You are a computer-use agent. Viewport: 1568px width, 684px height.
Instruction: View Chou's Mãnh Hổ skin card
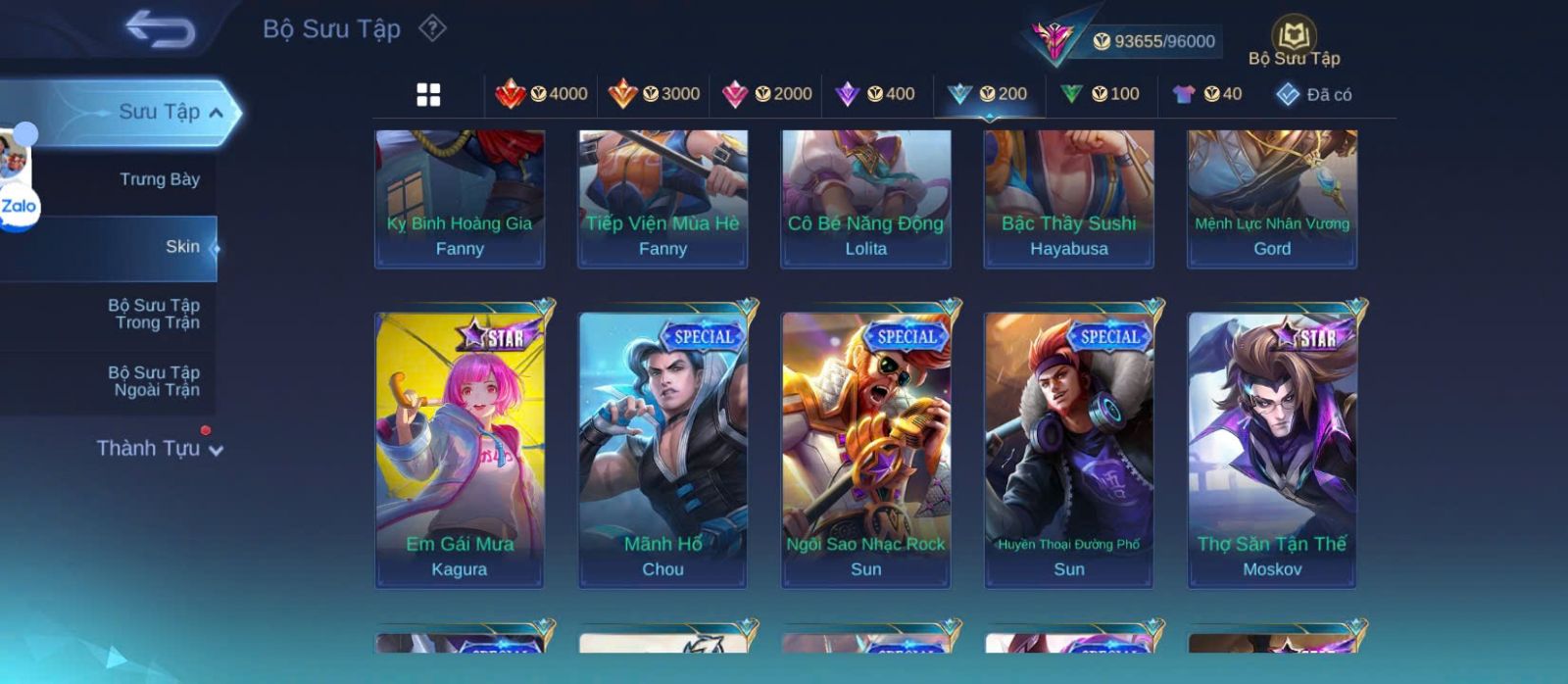point(662,449)
